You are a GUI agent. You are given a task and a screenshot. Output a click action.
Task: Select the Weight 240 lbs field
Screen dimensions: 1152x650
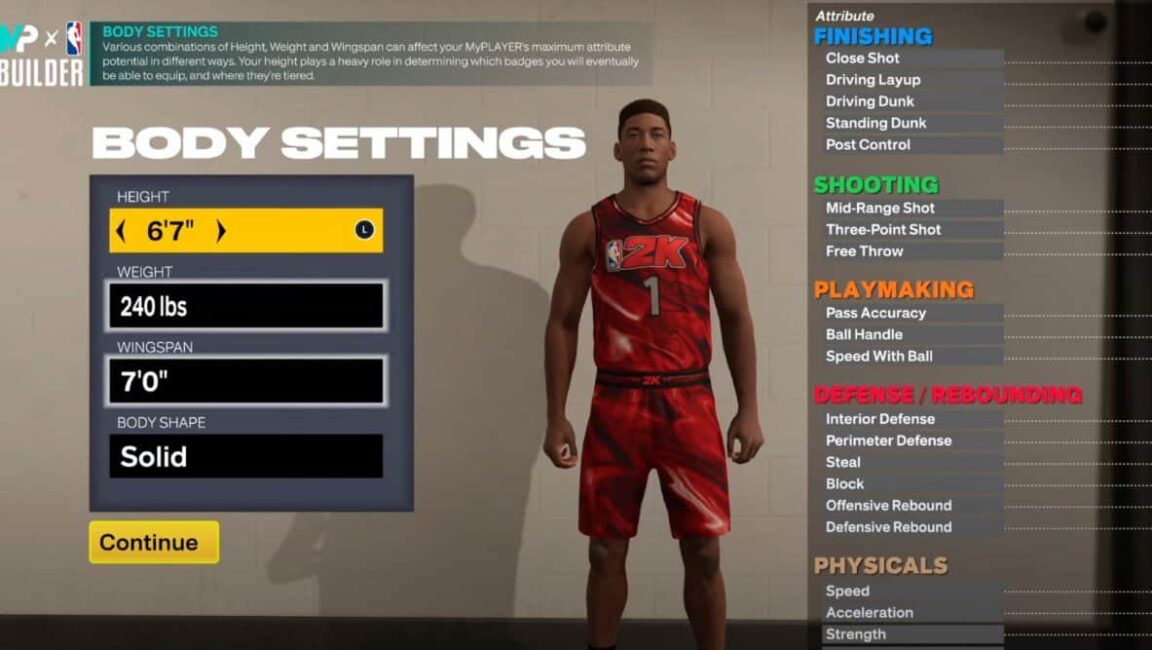coord(246,306)
